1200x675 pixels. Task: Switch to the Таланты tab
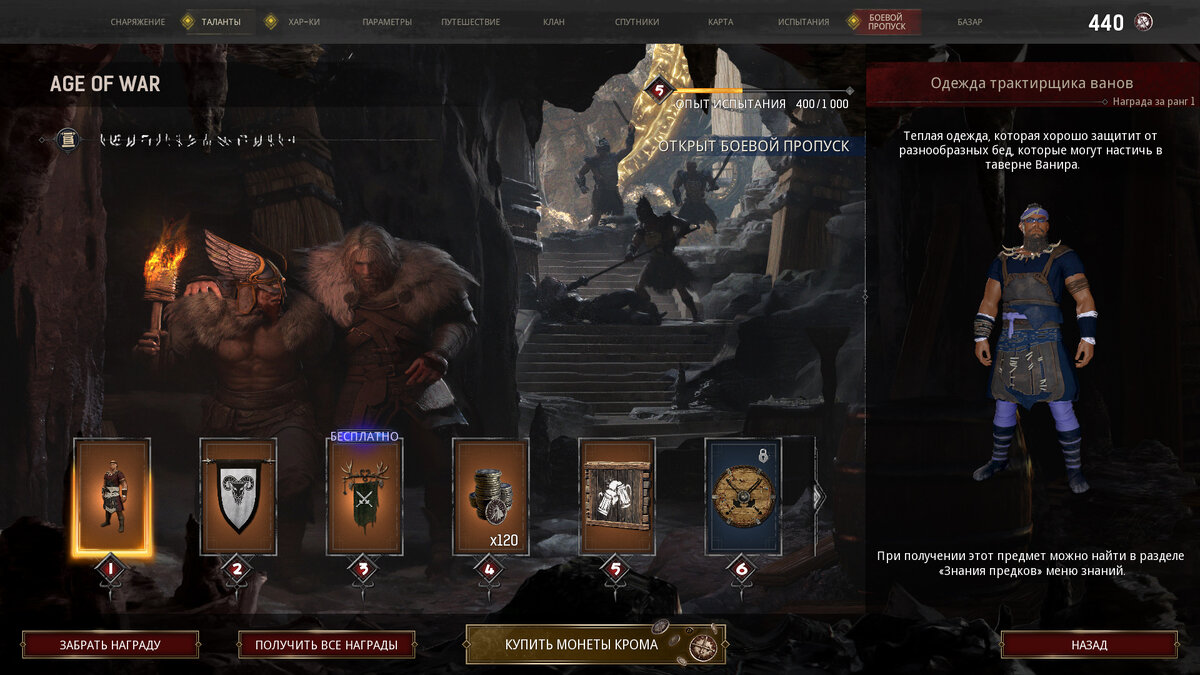pyautogui.click(x=220, y=22)
